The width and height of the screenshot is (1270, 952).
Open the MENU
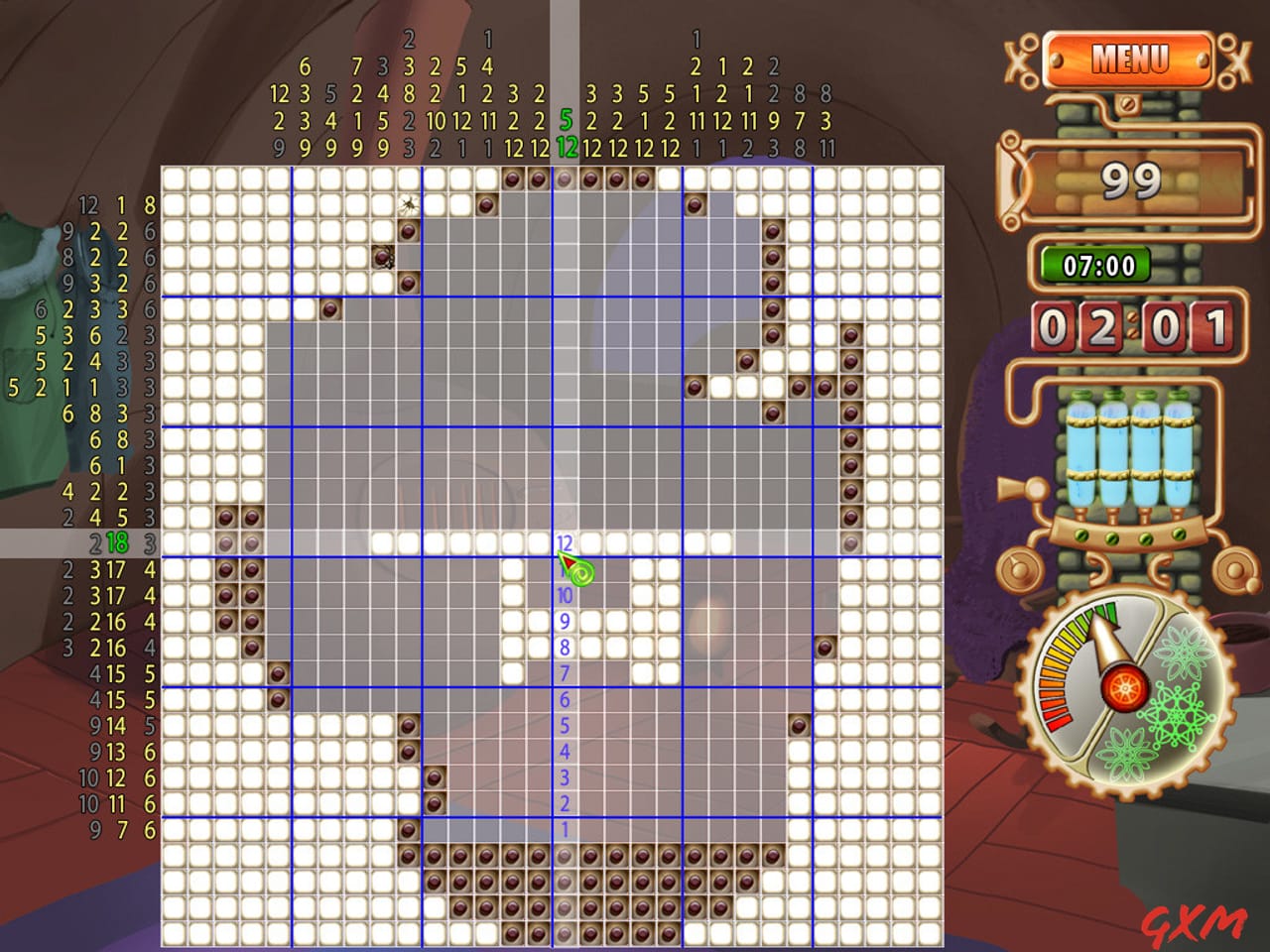pyautogui.click(x=1130, y=59)
